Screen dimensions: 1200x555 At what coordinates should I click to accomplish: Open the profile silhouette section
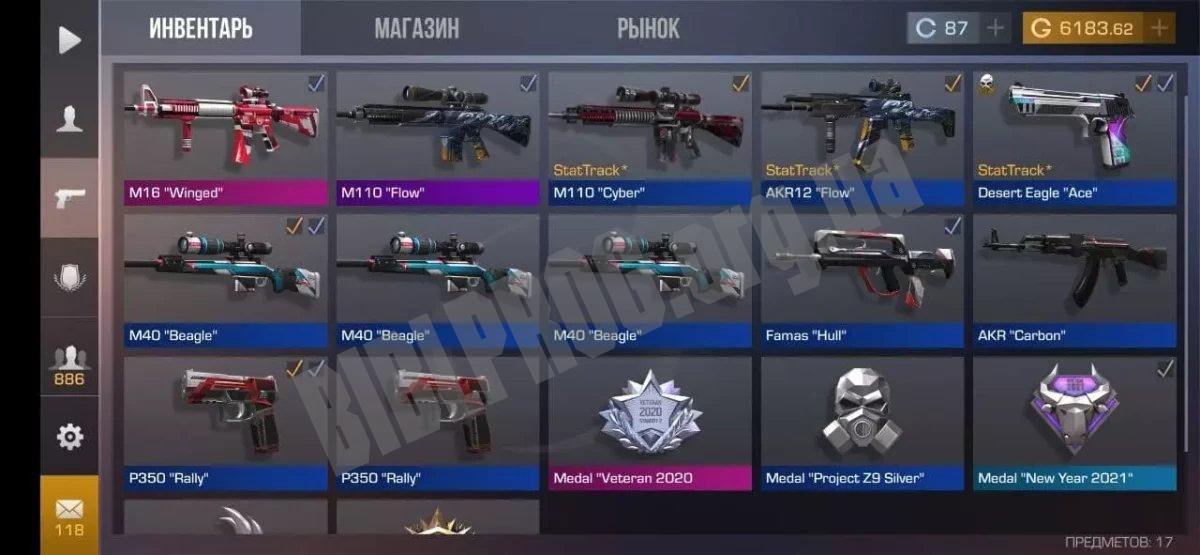click(x=69, y=119)
